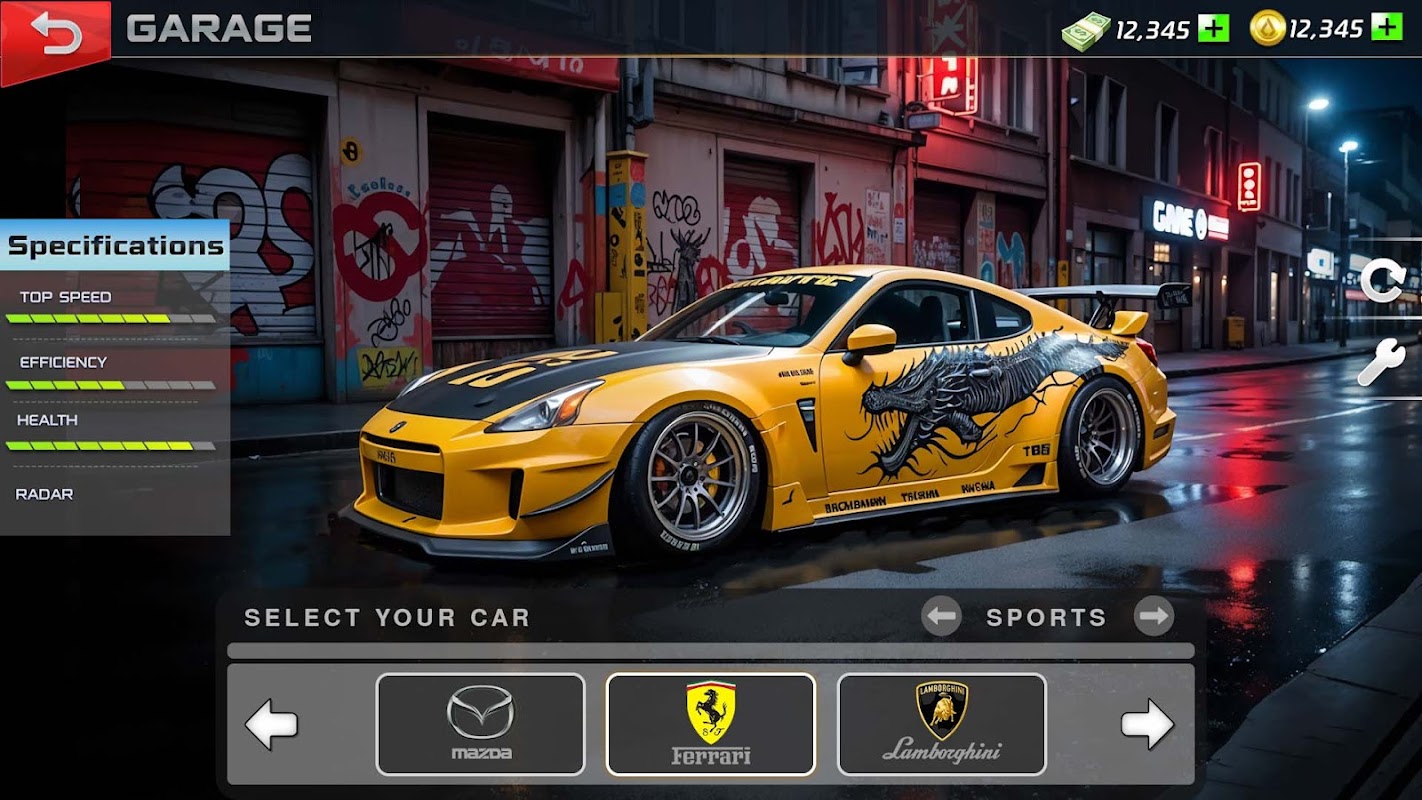
Task: Buy more gold coins with the plus button
Action: pyautogui.click(x=1386, y=28)
